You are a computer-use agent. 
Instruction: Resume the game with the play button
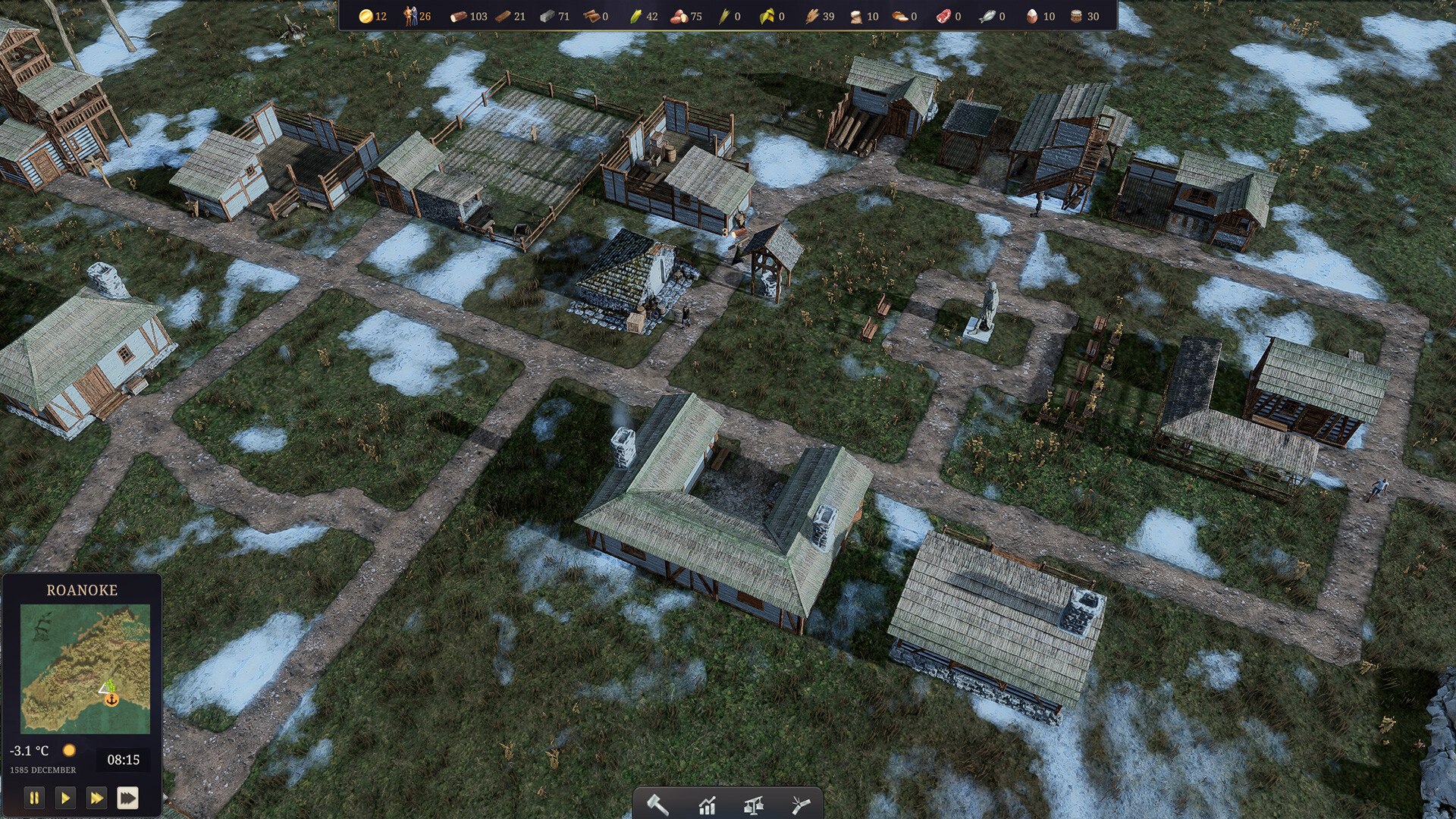pyautogui.click(x=65, y=798)
